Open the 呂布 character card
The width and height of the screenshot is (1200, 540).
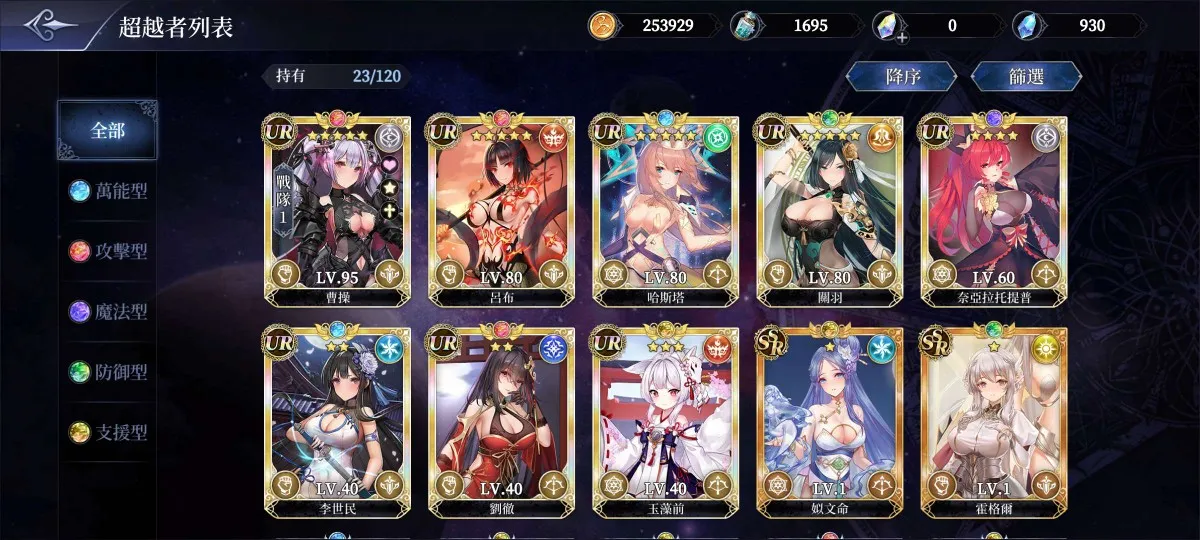(x=498, y=210)
